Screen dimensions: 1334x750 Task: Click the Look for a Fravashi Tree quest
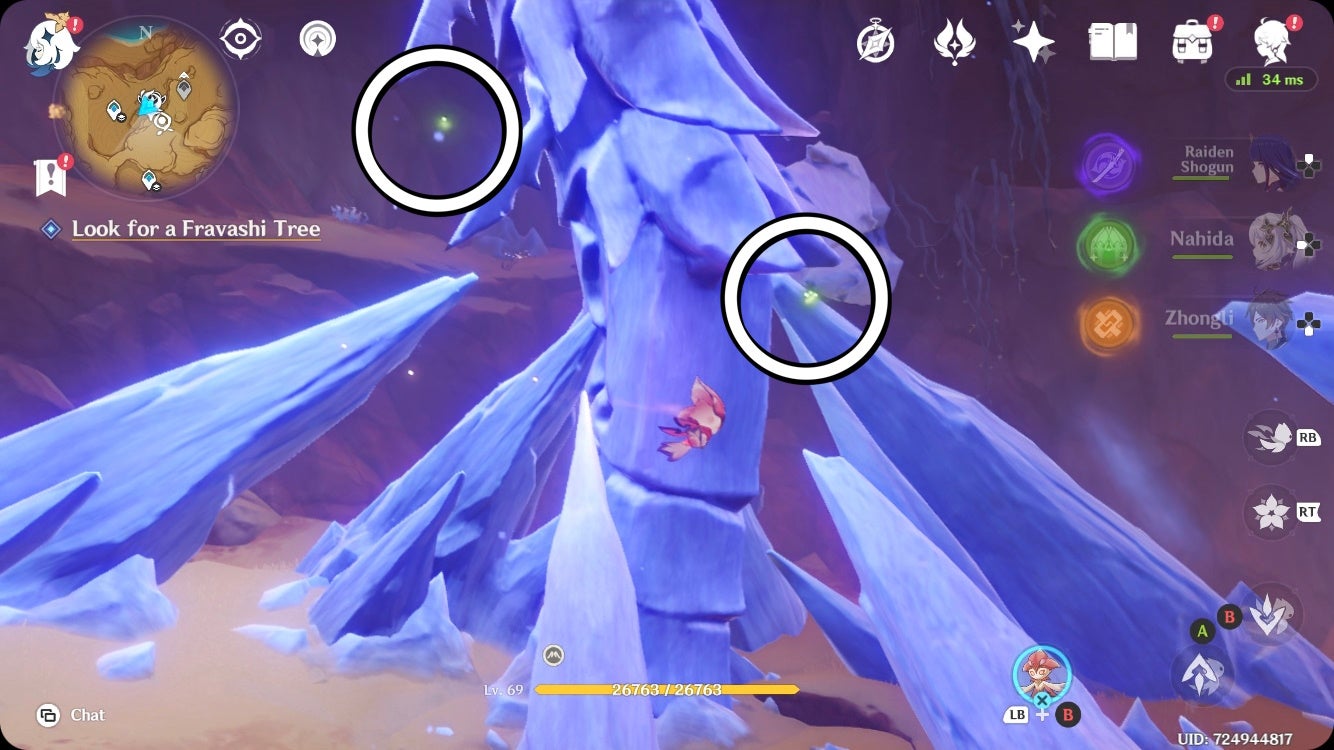196,229
